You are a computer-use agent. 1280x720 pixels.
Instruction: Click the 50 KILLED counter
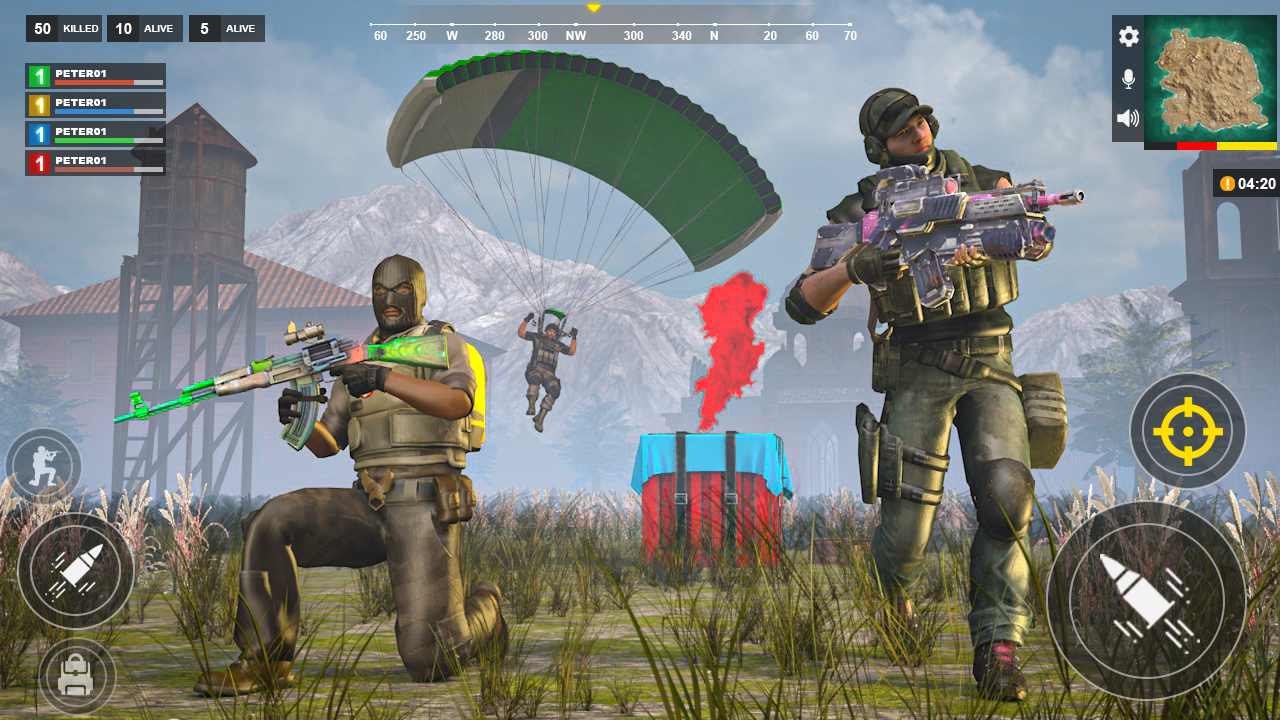coord(63,28)
